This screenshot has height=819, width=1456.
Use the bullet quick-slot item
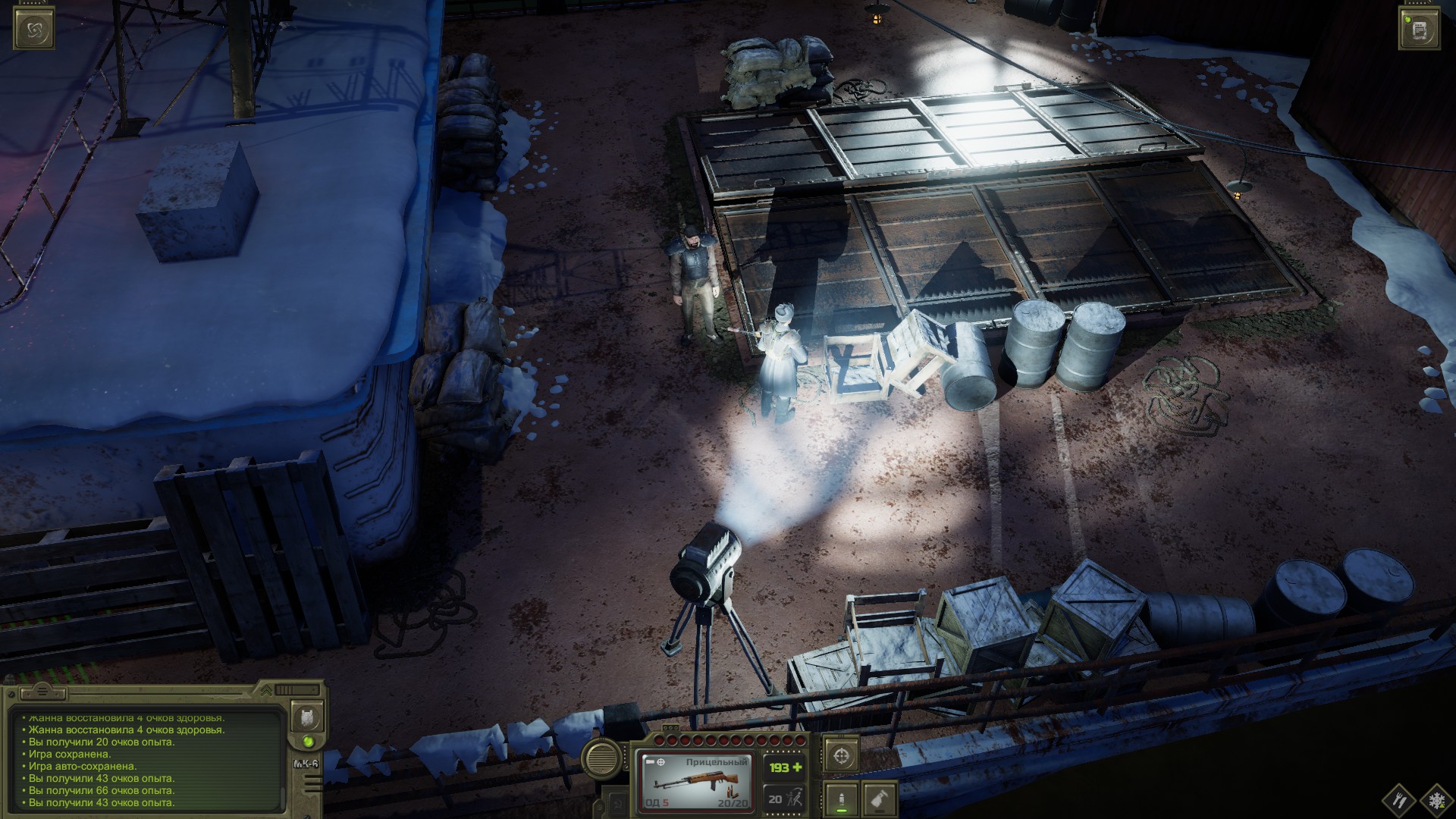coord(842,799)
